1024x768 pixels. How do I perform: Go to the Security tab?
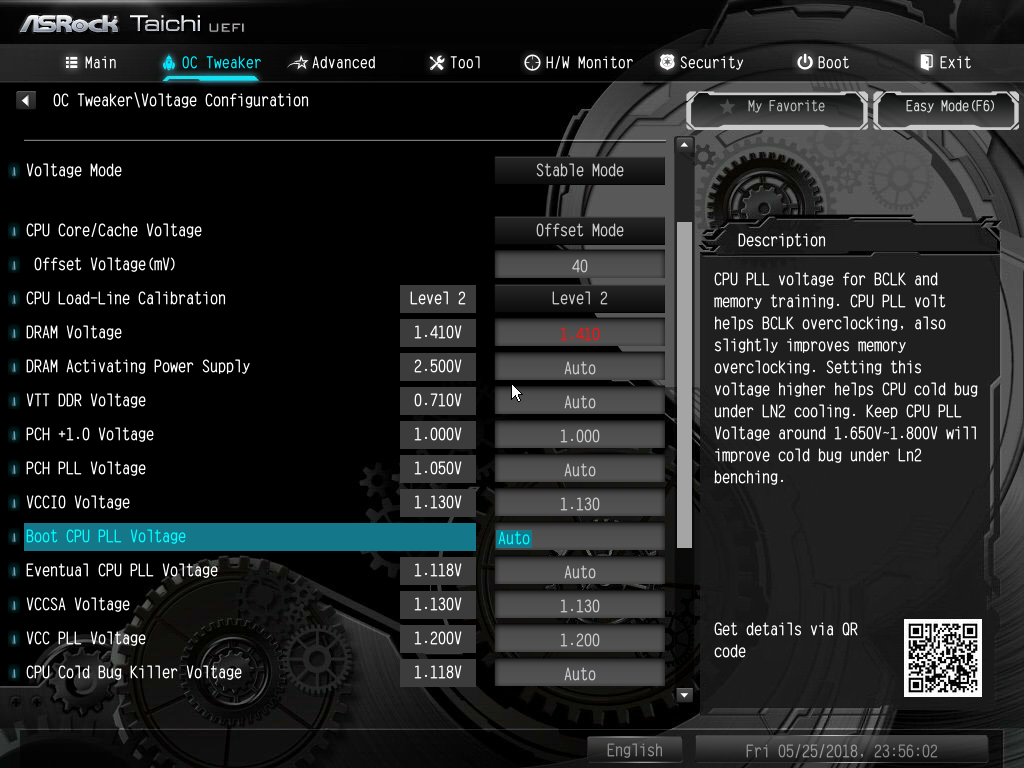tap(701, 62)
